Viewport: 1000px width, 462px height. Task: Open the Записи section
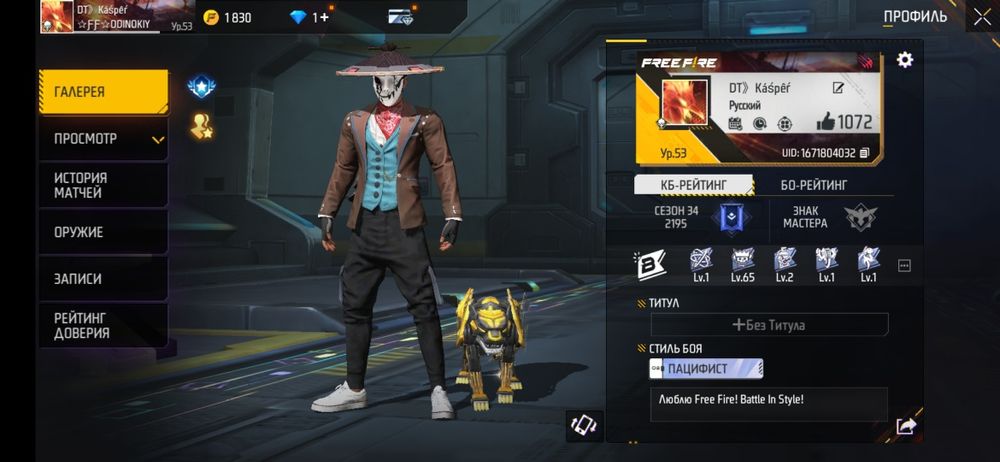(103, 279)
